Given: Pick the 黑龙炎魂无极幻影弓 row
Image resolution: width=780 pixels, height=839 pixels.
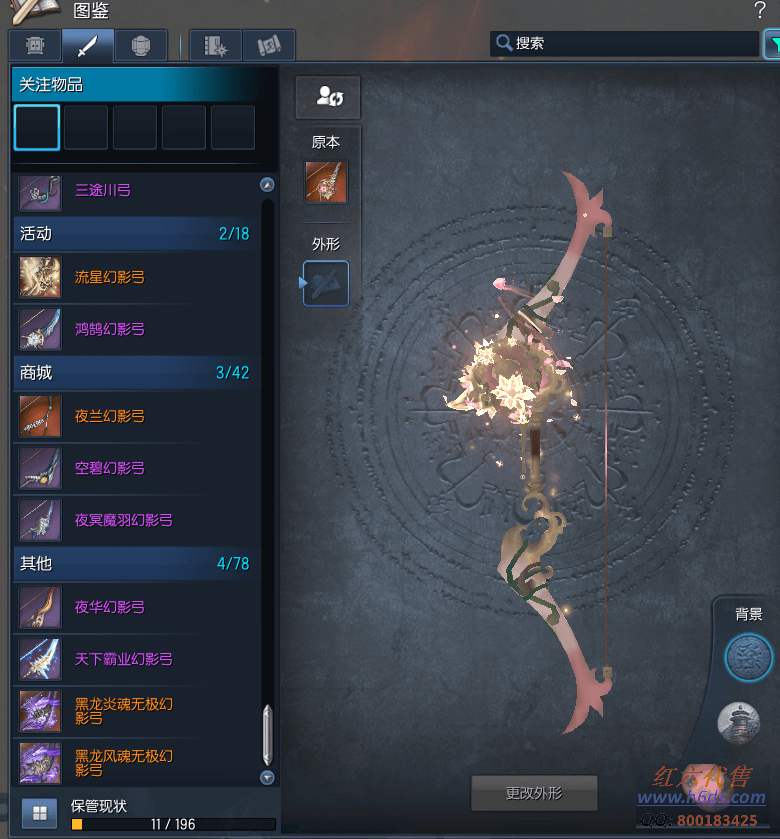Looking at the screenshot, I should click(123, 711).
